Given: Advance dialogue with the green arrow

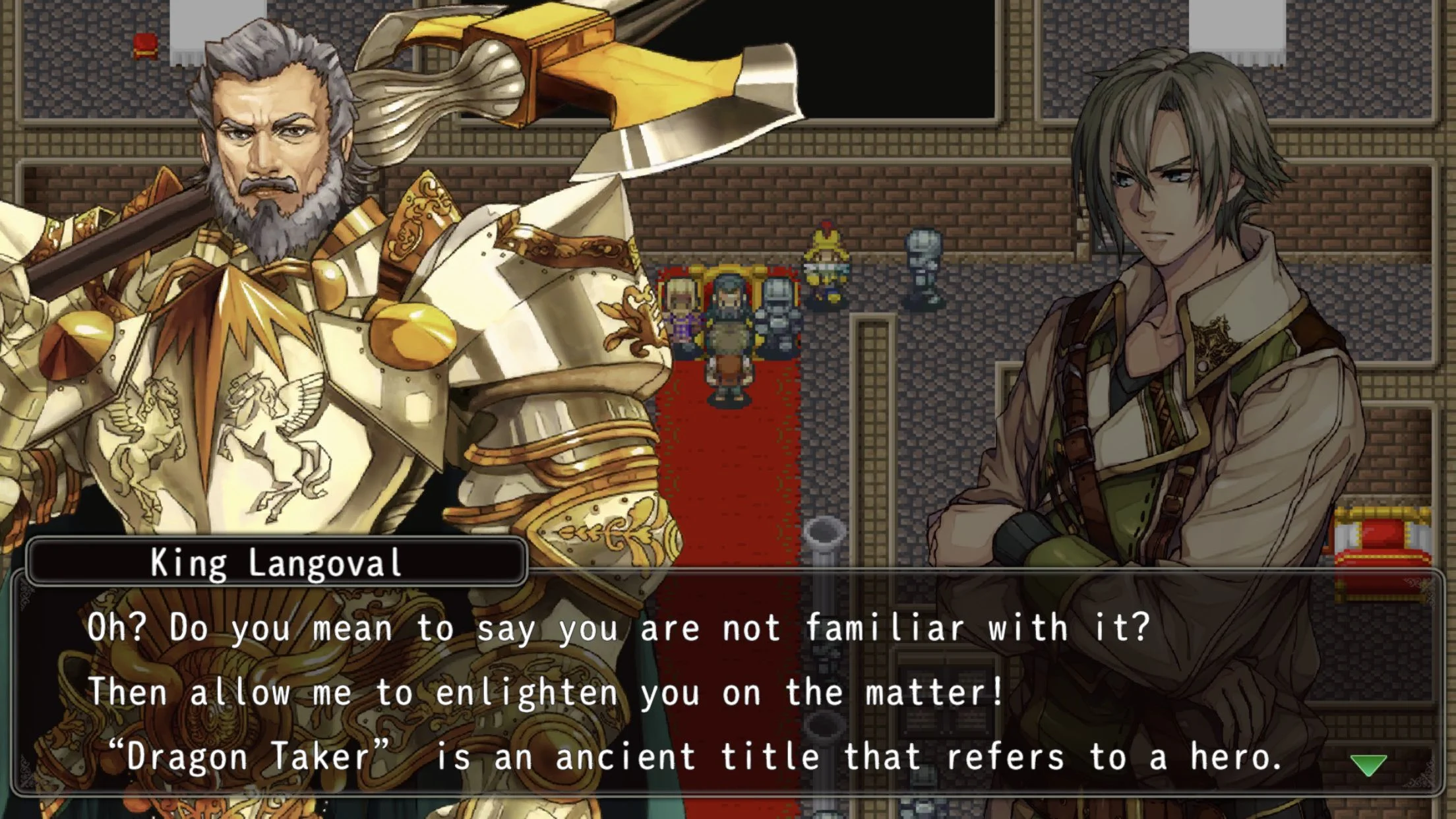Looking at the screenshot, I should point(1368,765).
